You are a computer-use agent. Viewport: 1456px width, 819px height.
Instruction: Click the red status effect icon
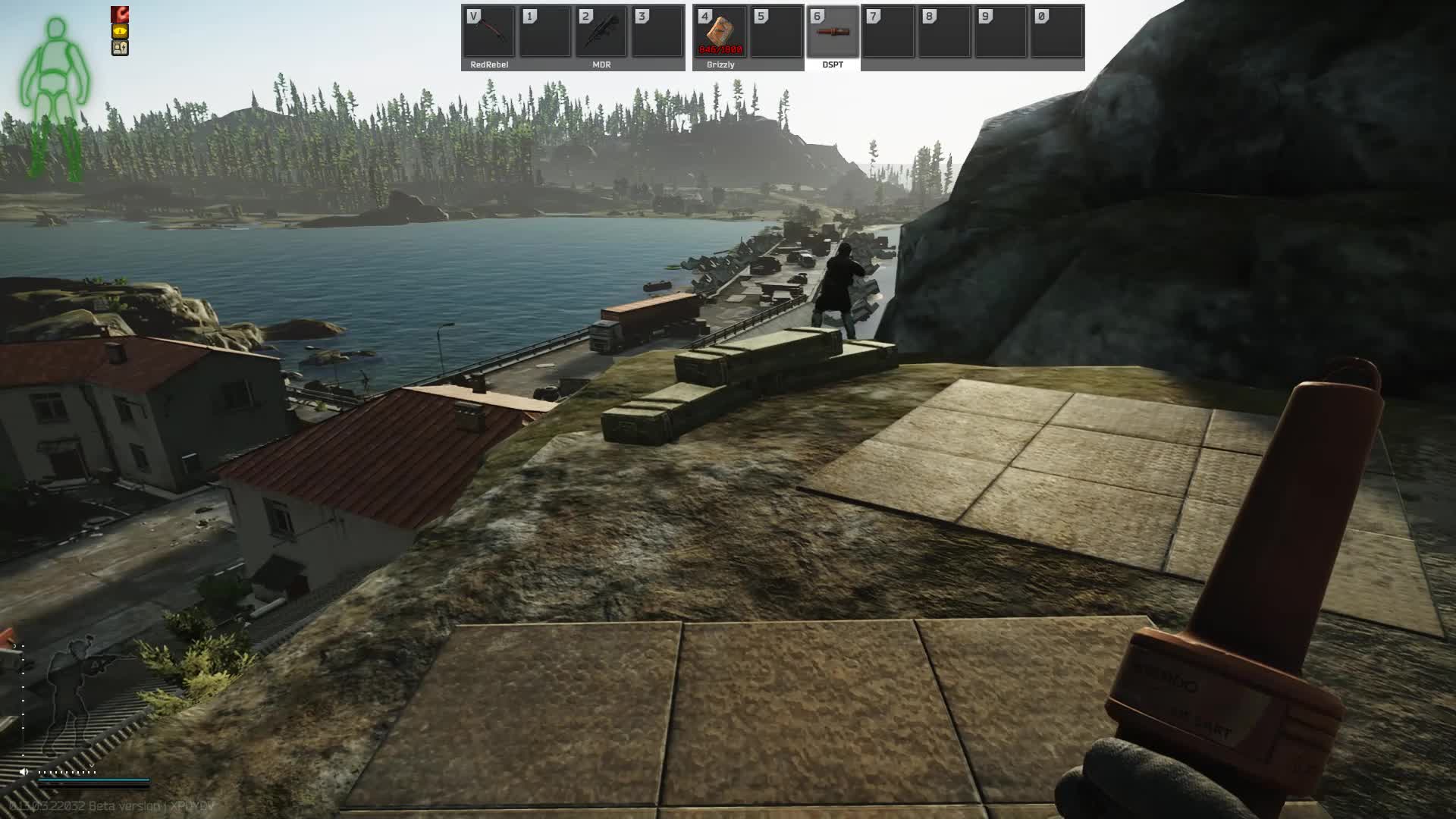pyautogui.click(x=120, y=14)
